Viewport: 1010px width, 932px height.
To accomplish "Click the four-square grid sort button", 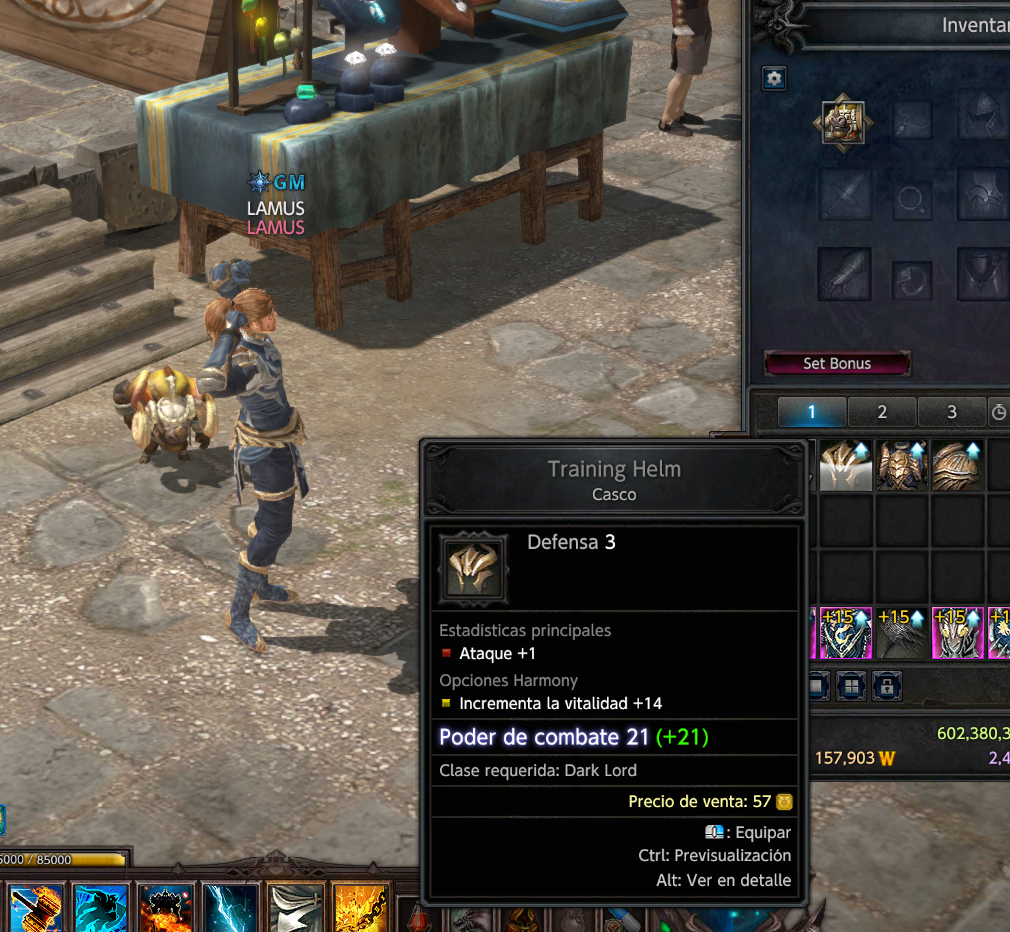I will pyautogui.click(x=851, y=686).
